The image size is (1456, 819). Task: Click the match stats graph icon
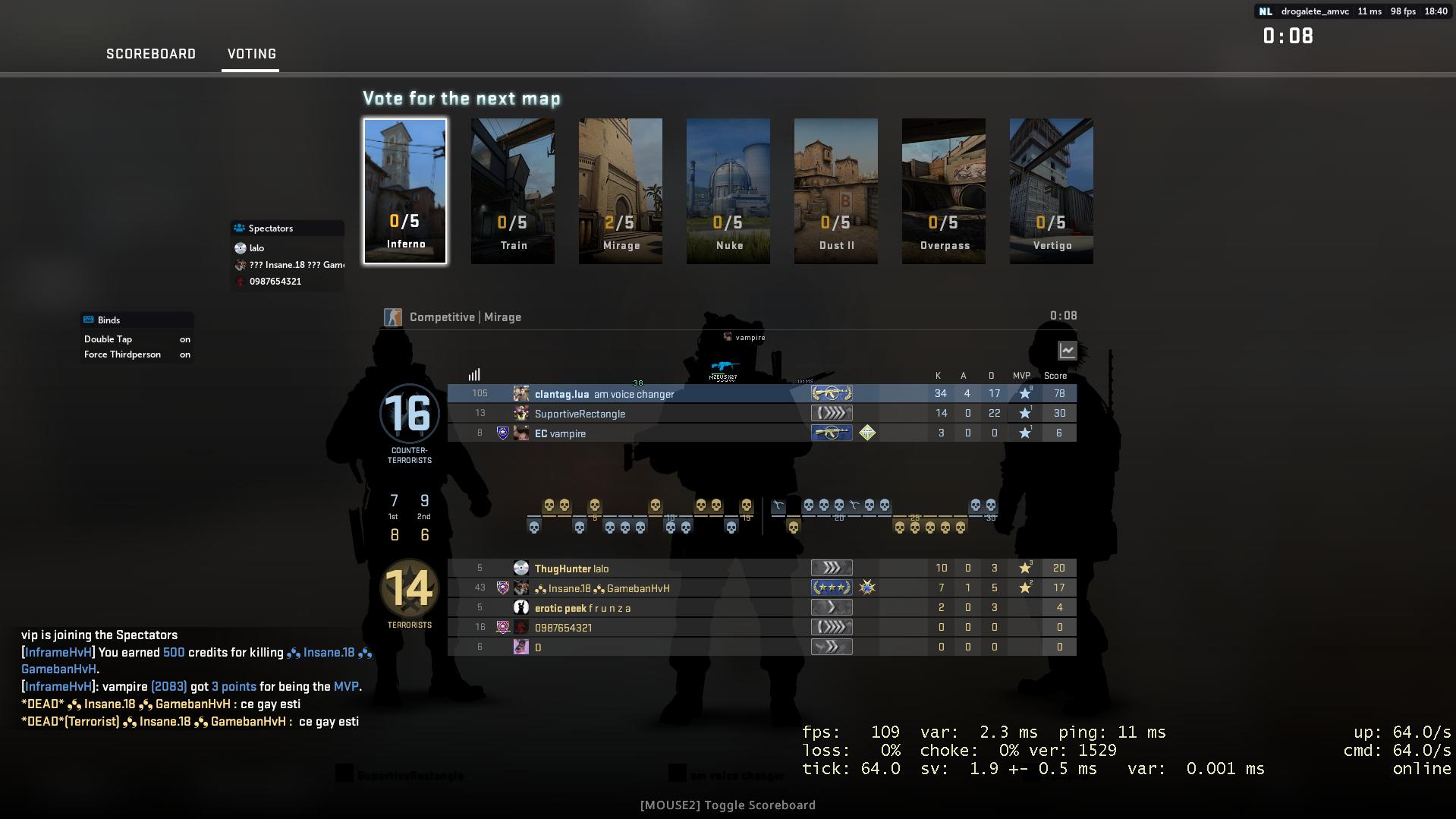coord(1067,351)
